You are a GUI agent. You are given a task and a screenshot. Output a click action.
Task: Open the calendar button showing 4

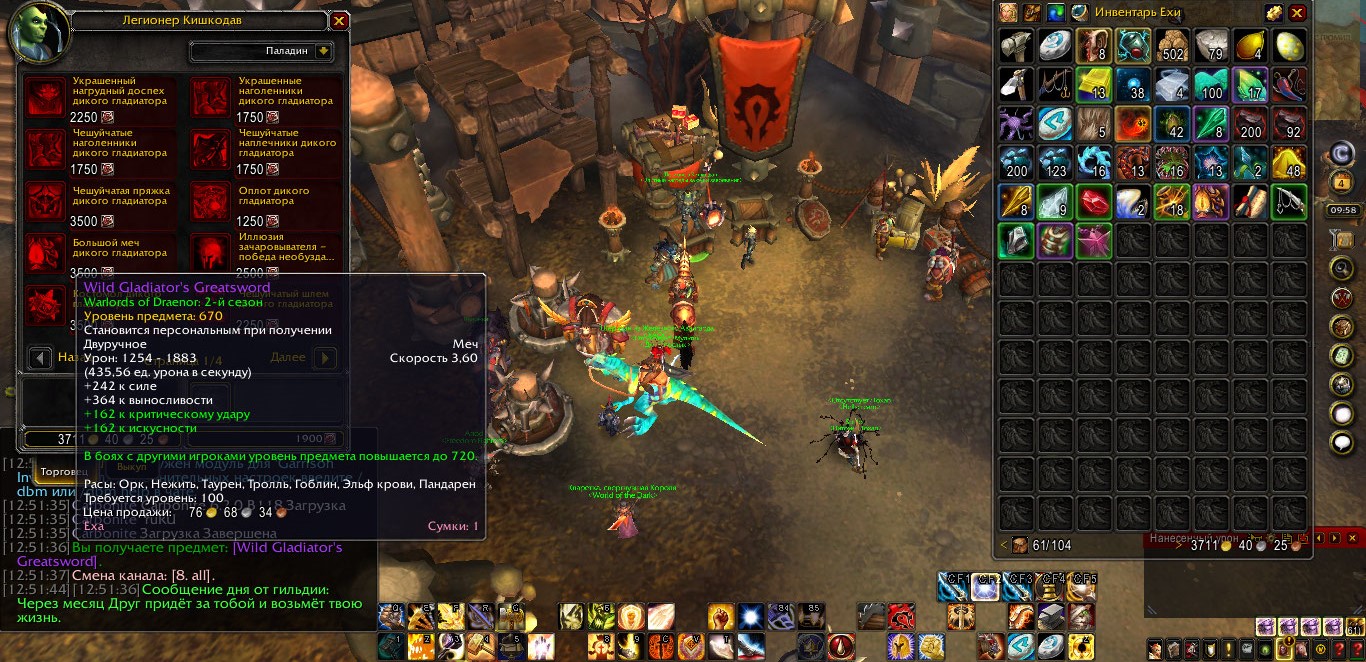click(1342, 182)
